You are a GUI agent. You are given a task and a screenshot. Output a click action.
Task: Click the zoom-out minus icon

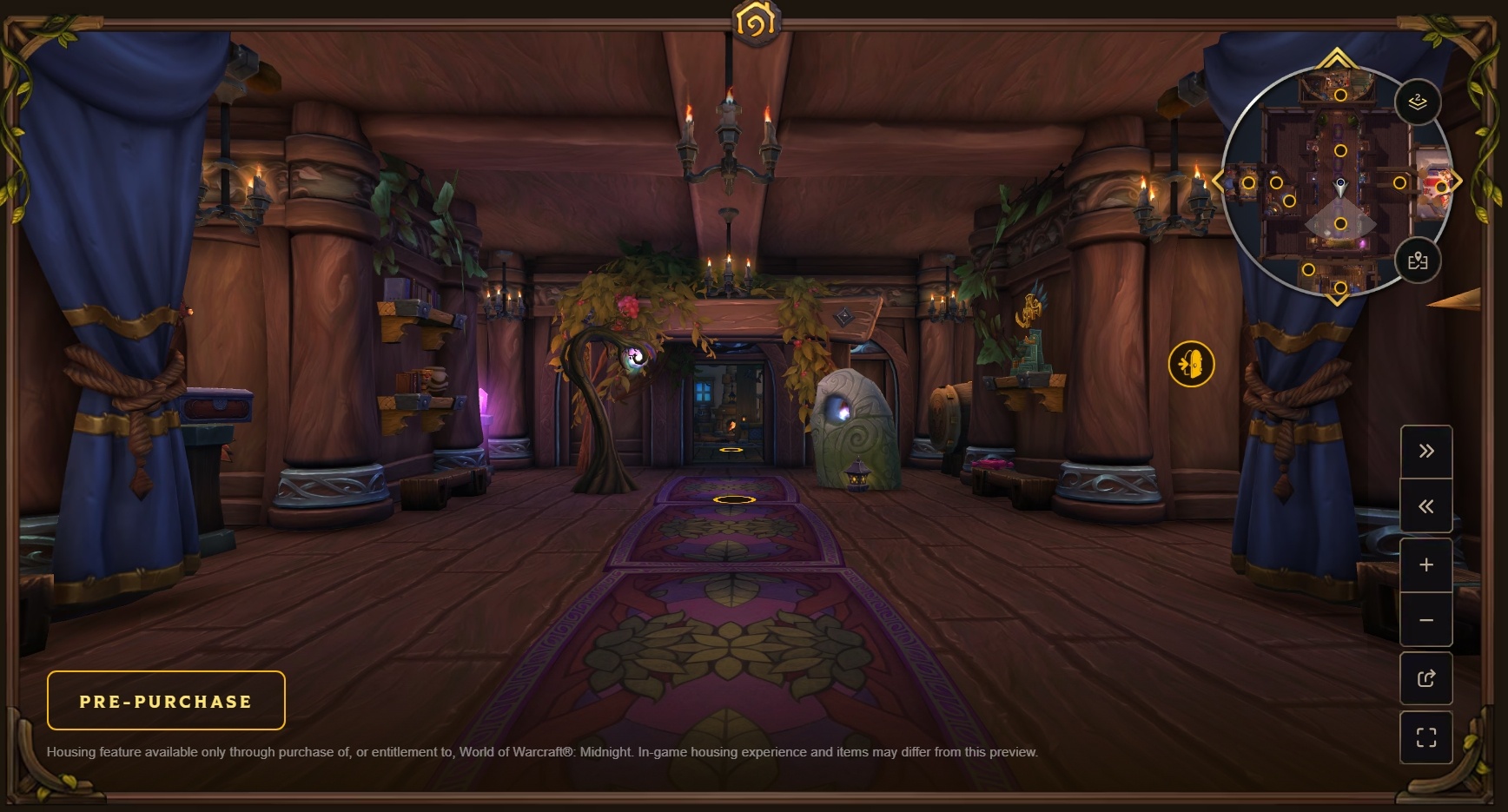(1425, 619)
